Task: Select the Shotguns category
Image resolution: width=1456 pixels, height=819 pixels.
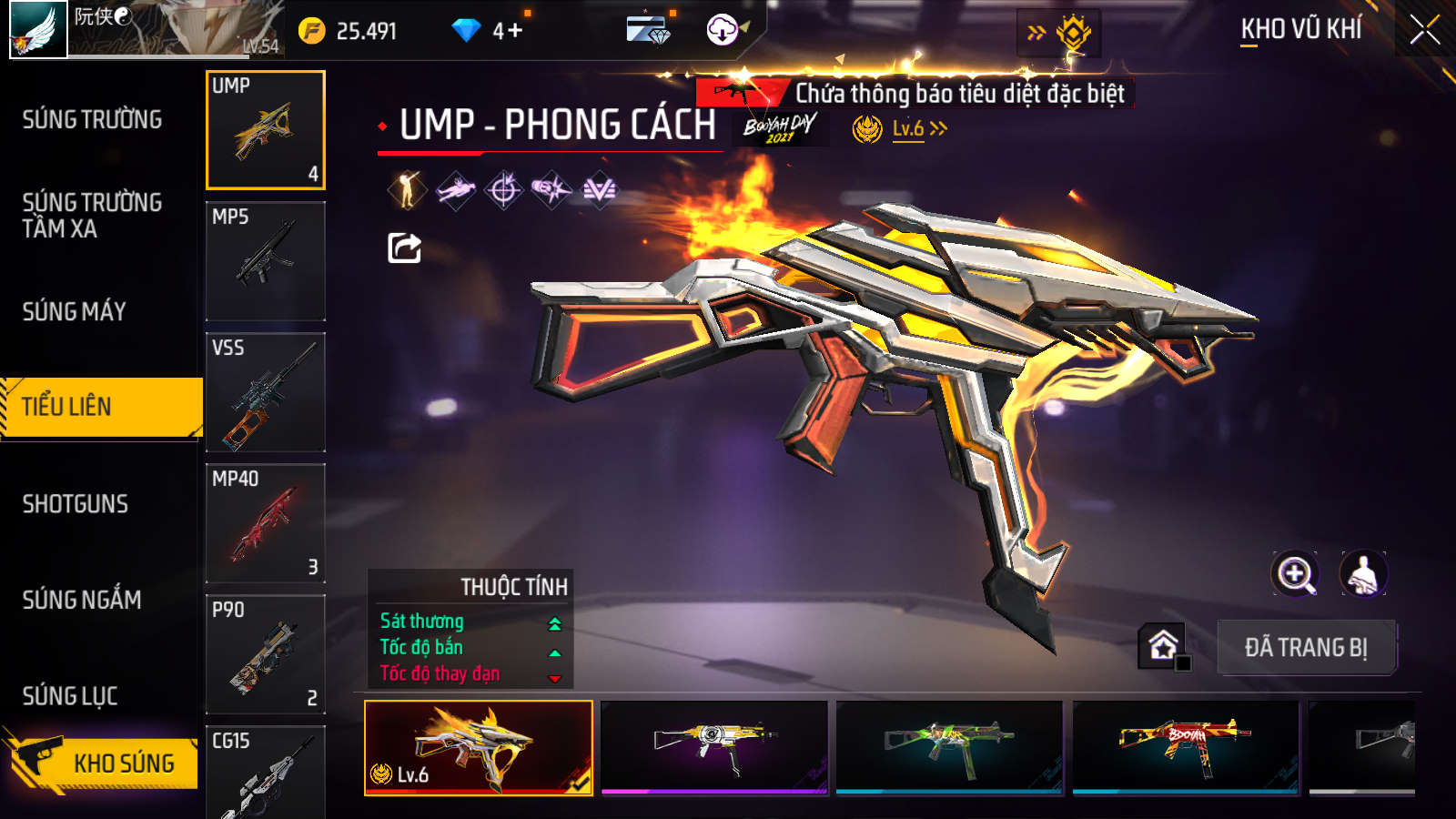Action: click(x=76, y=503)
